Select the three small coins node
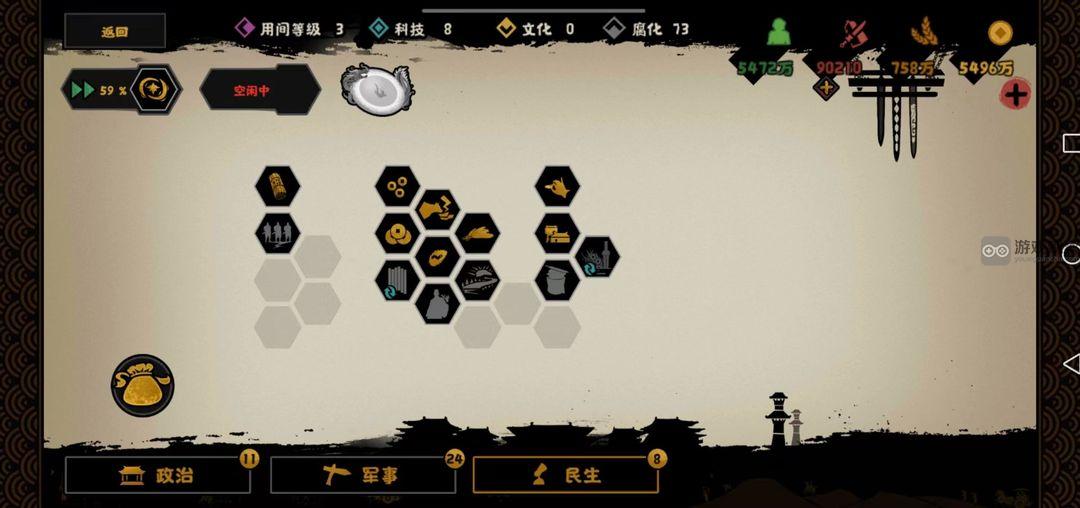 pyautogui.click(x=397, y=186)
